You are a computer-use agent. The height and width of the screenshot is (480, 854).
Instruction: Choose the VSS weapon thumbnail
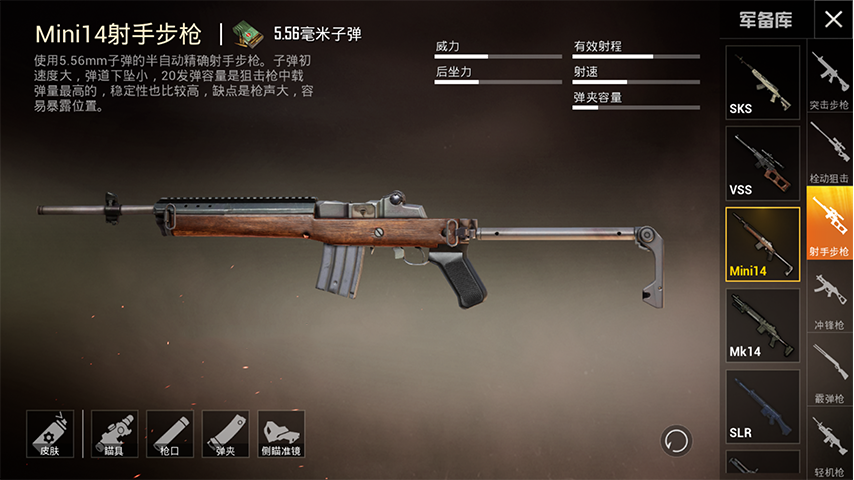coord(762,164)
